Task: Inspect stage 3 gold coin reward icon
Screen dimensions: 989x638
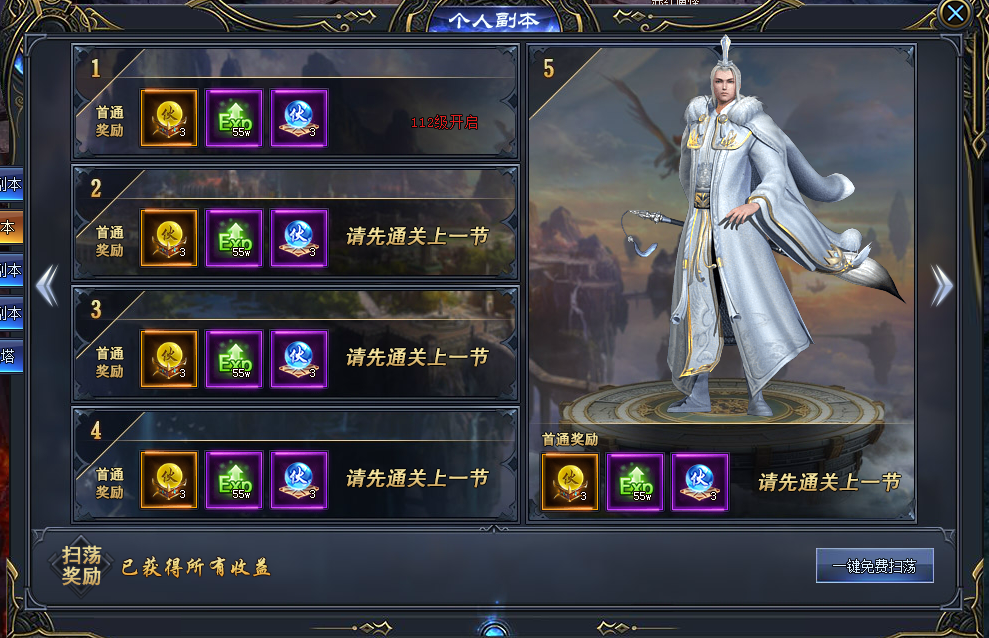Action: click(x=169, y=359)
